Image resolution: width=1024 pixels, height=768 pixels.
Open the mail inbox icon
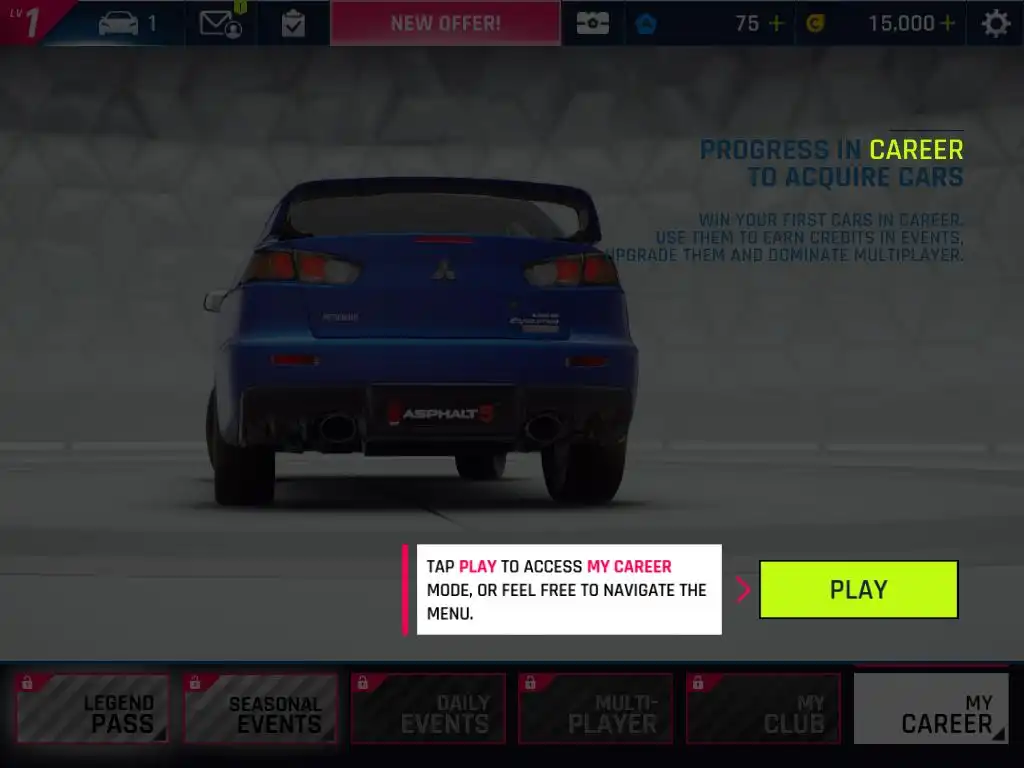(220, 23)
